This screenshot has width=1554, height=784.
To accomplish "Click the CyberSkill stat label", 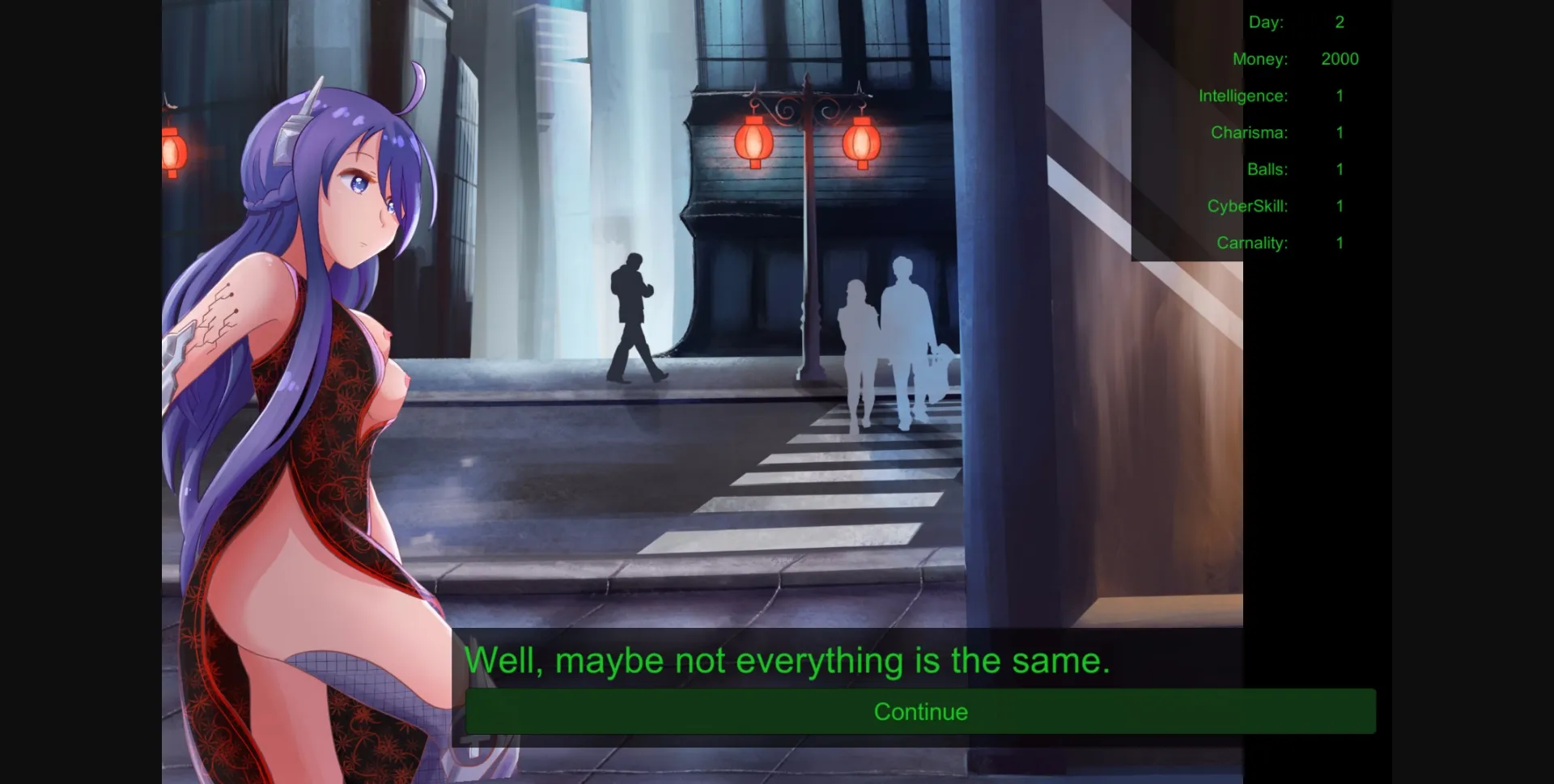I will point(1247,206).
